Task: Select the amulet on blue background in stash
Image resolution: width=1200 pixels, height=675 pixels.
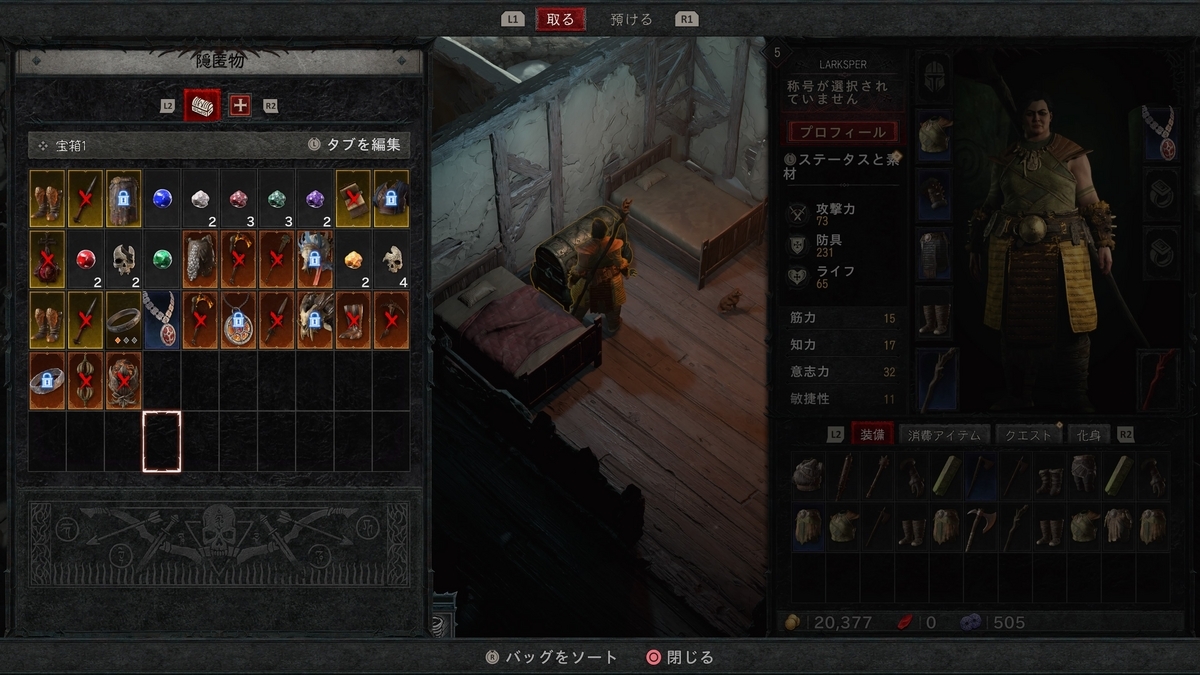Action: [162, 320]
